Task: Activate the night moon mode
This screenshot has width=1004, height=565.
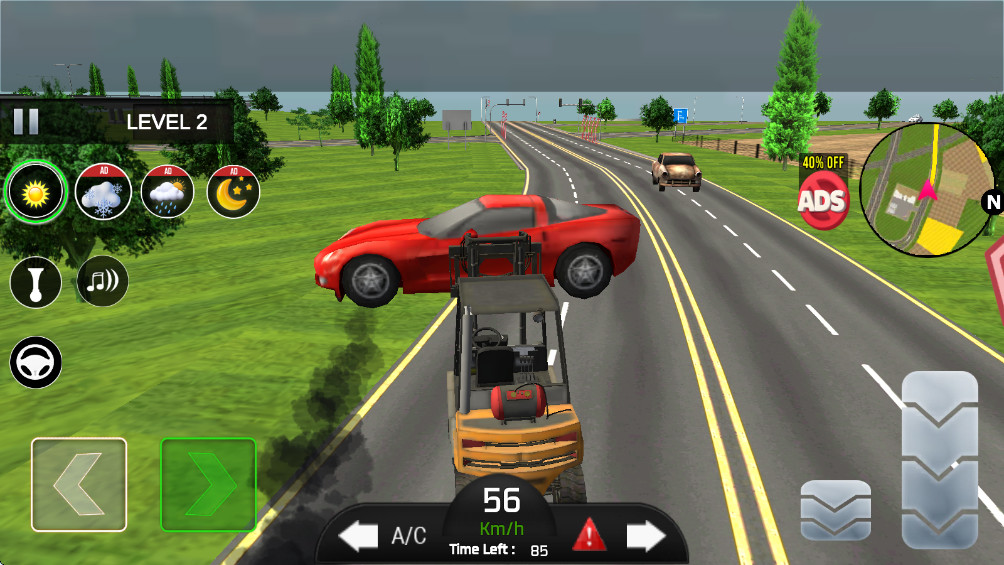Action: 233,191
